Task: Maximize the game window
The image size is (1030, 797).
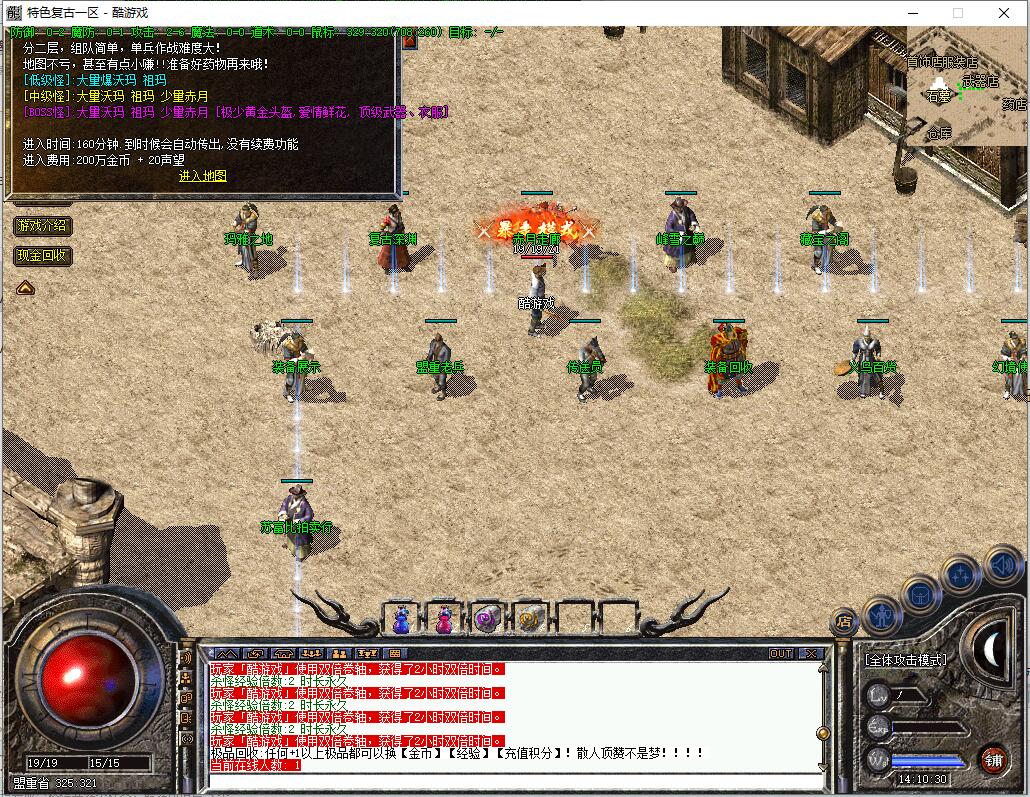Action: click(958, 13)
